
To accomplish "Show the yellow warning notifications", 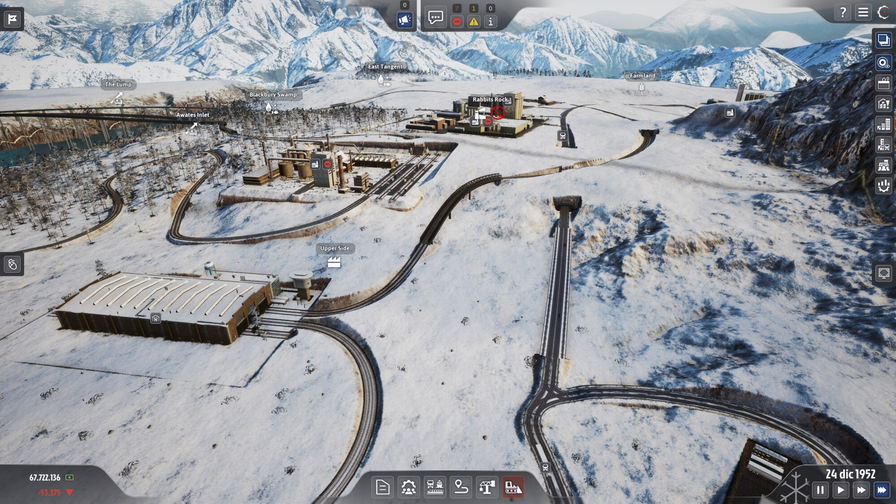I will point(474,21).
